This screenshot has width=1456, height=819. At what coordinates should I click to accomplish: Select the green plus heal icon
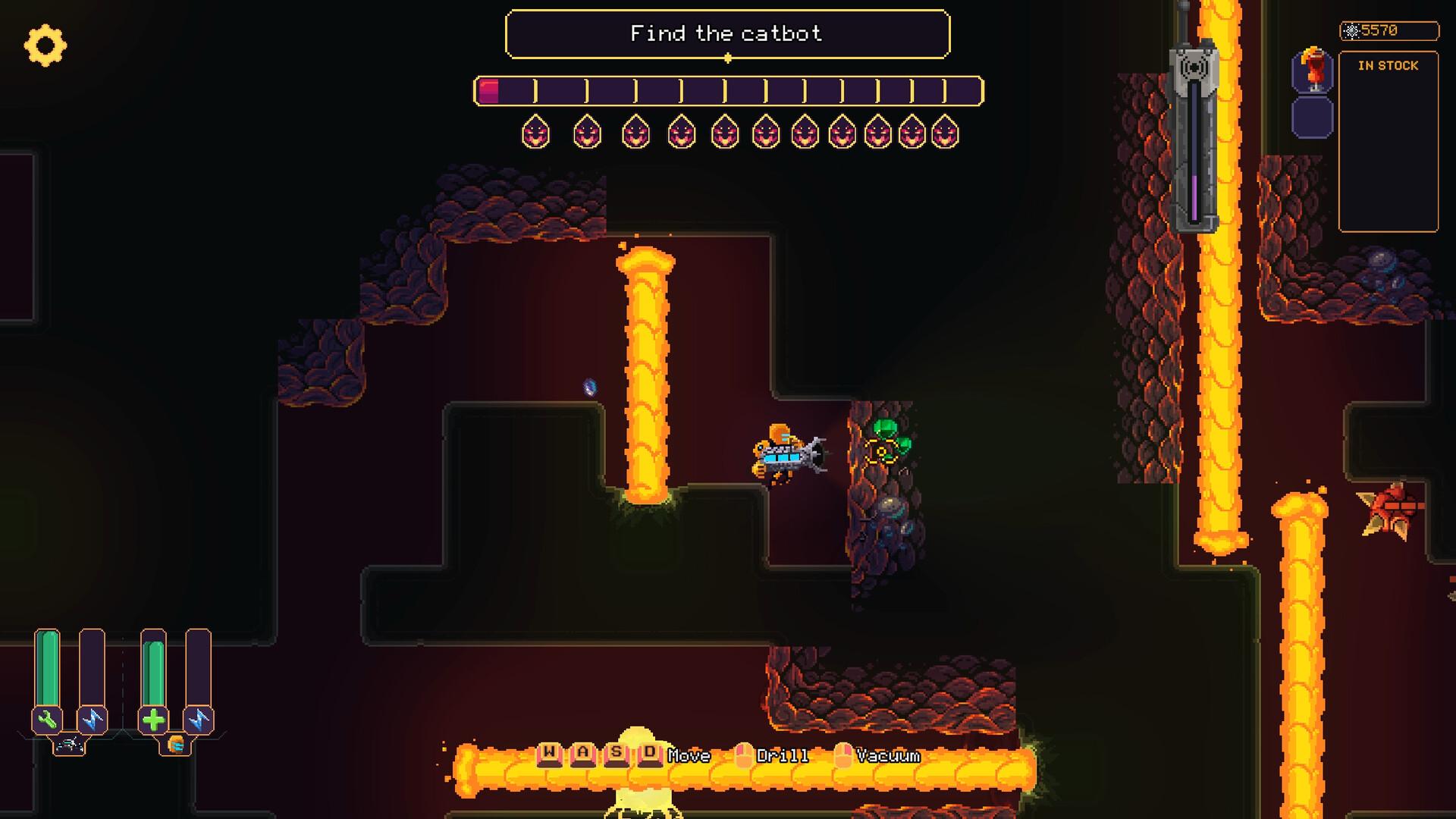coord(154,720)
